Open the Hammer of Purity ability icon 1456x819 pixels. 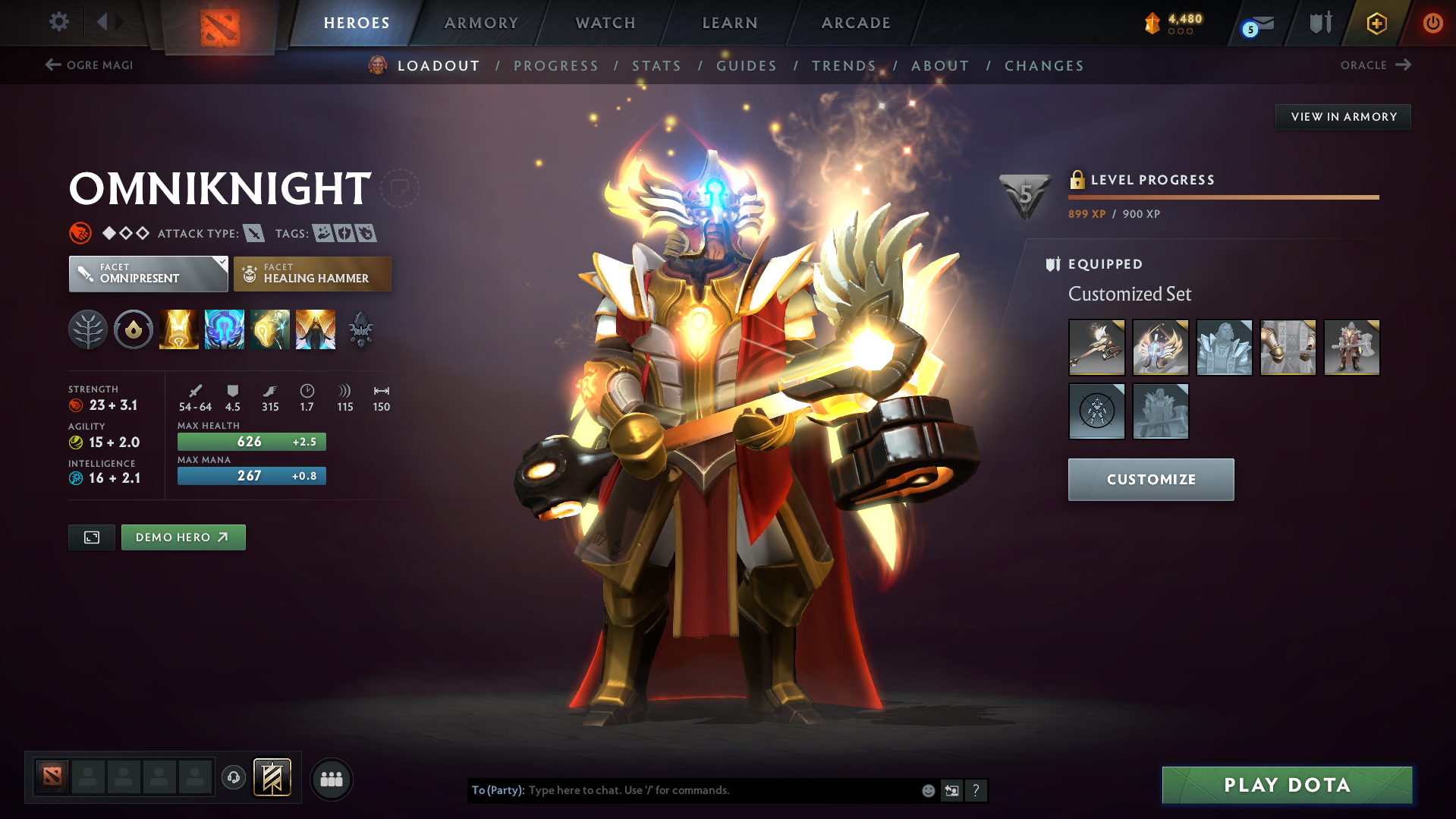(269, 329)
